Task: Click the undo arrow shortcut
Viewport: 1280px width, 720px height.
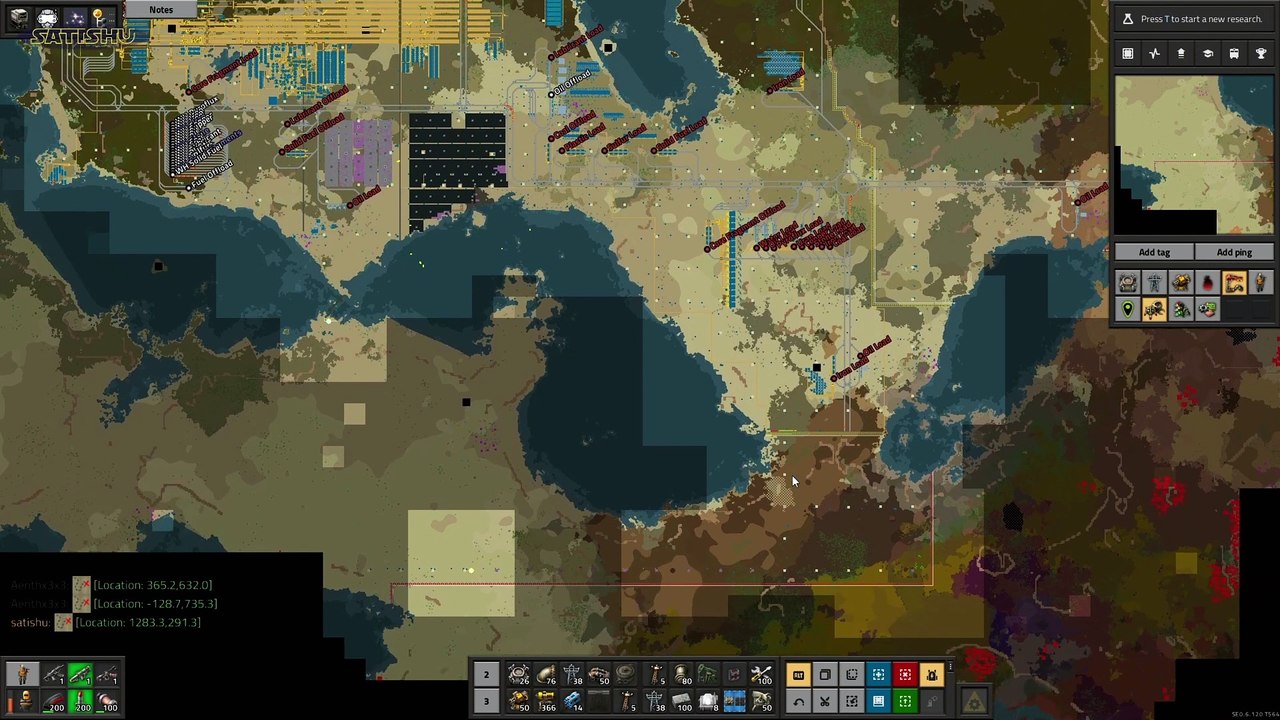Action: click(x=798, y=701)
